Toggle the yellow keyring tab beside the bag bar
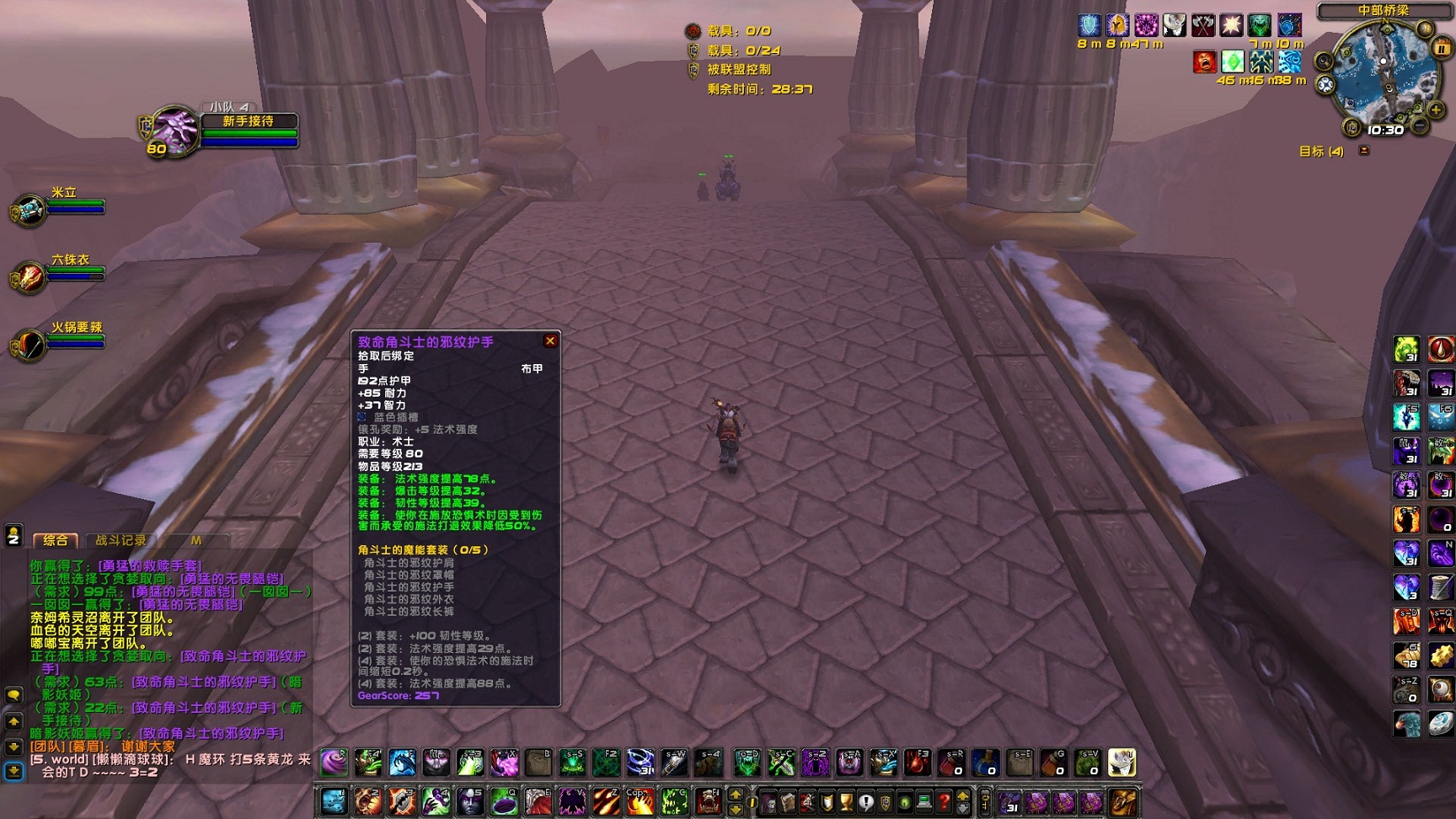This screenshot has height=819, width=1456. point(984,801)
